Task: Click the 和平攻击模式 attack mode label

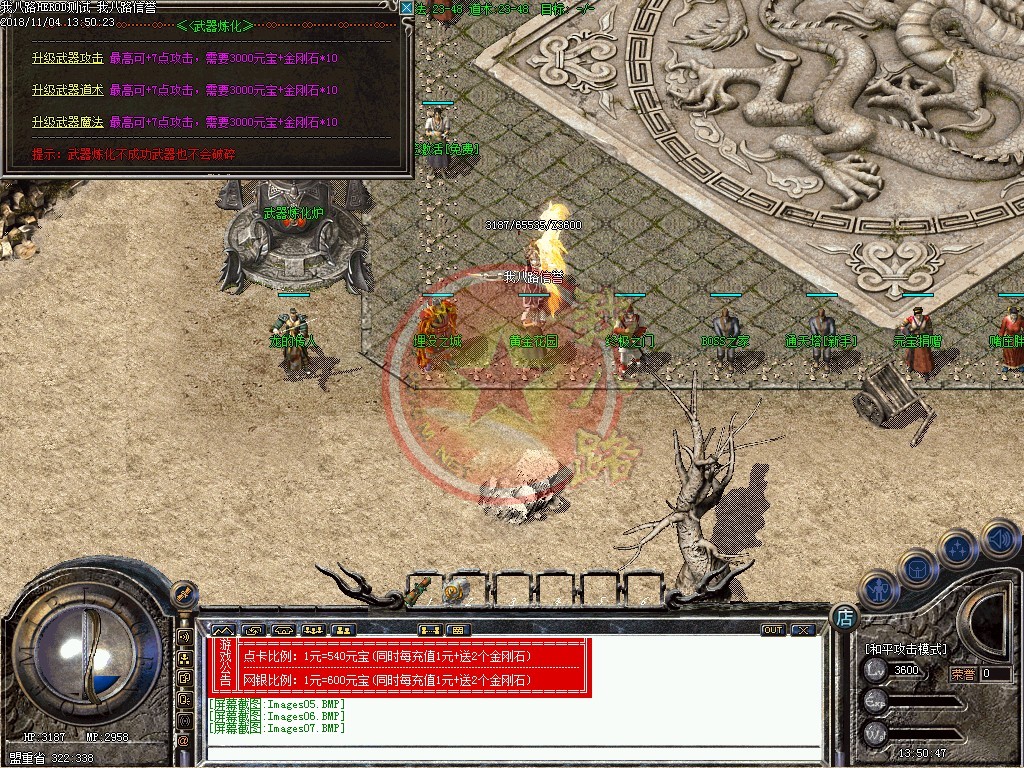Action: [905, 648]
